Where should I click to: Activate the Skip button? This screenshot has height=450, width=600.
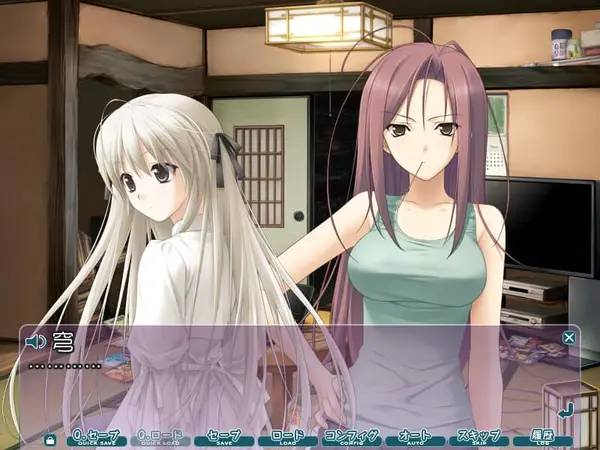click(479, 438)
